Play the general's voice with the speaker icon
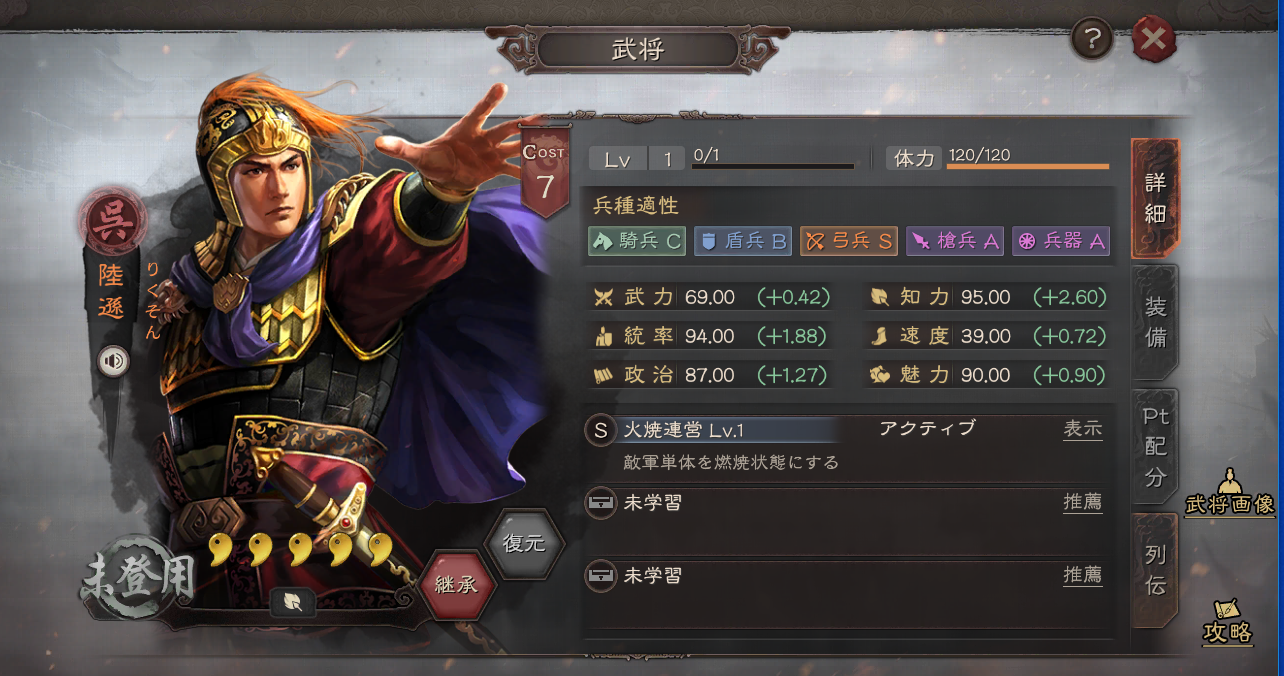The width and height of the screenshot is (1284, 676). [113, 361]
